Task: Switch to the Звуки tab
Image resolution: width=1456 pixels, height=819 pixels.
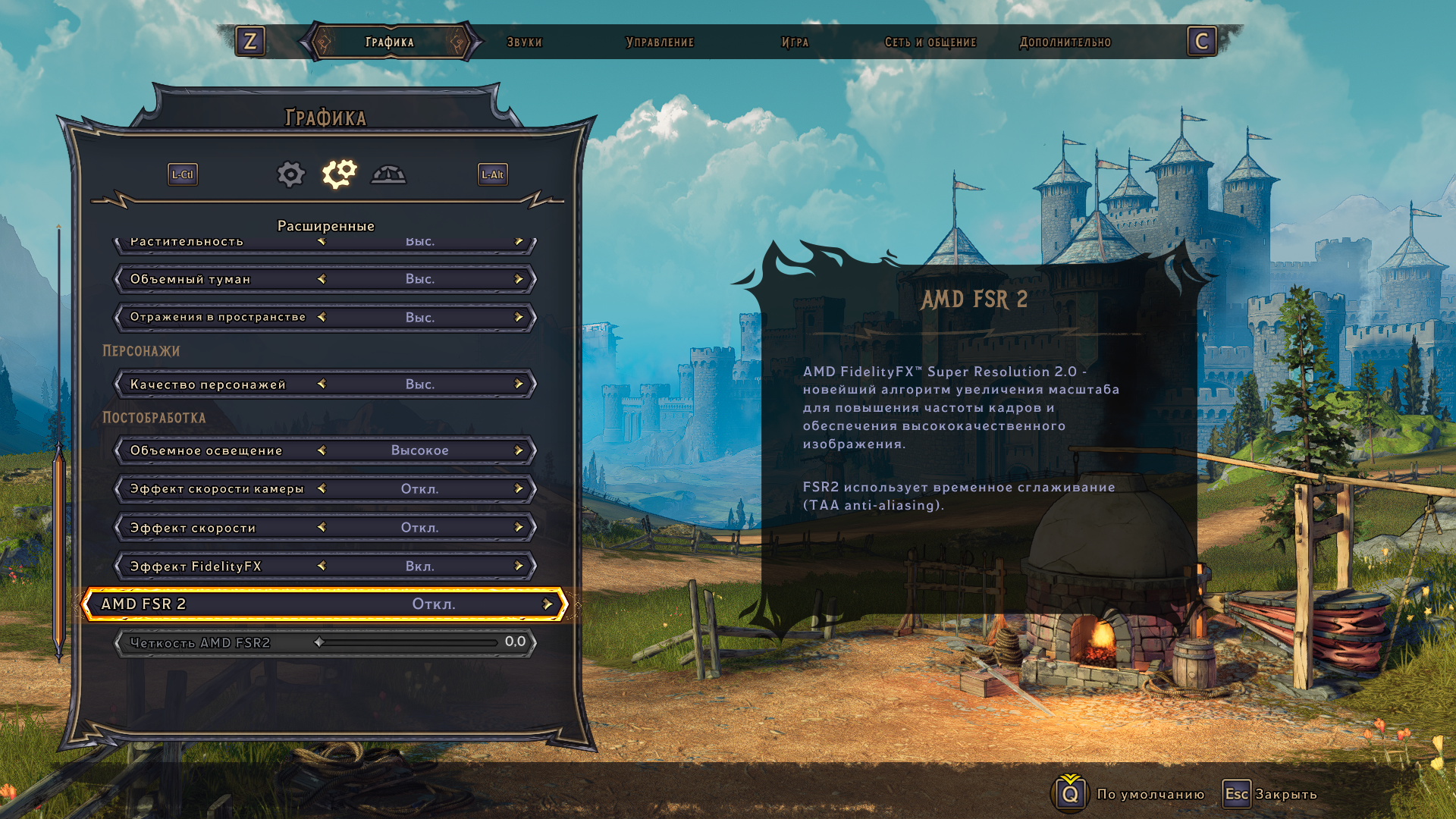Action: coord(524,42)
